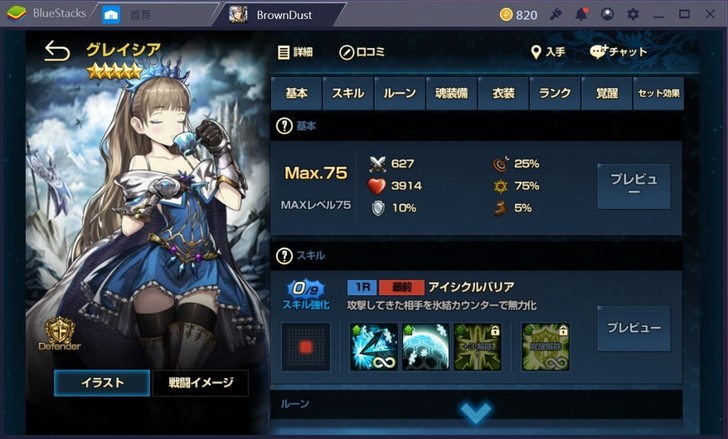
Task: Open the basic stats プレビュー button
Action: [x=634, y=186]
